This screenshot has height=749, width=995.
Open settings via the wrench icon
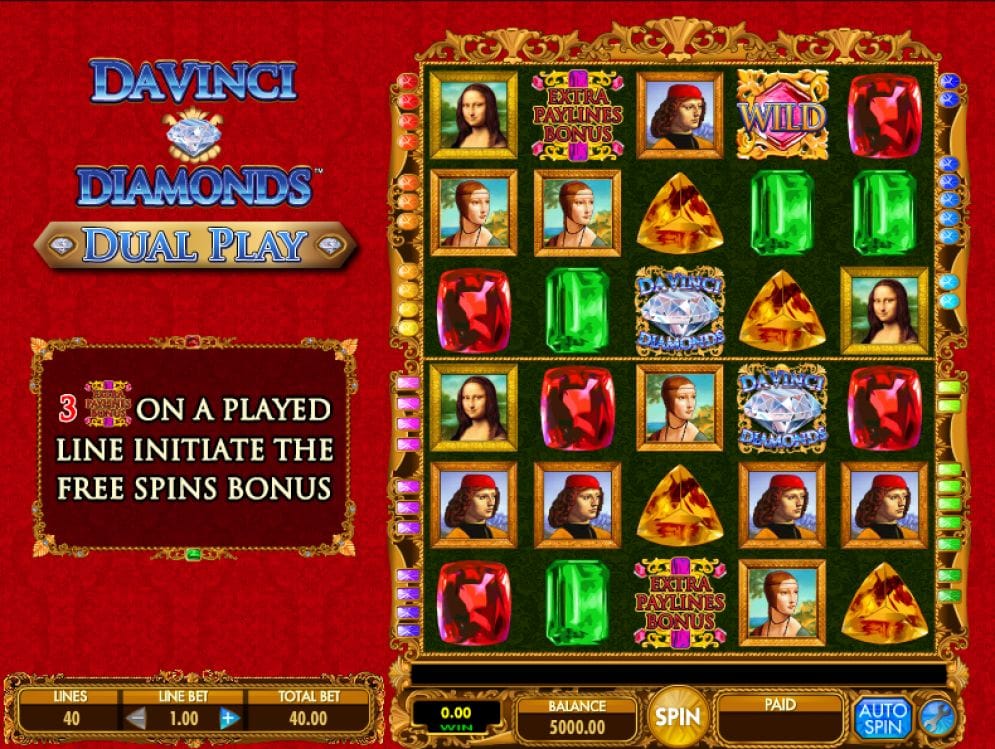coord(937,717)
